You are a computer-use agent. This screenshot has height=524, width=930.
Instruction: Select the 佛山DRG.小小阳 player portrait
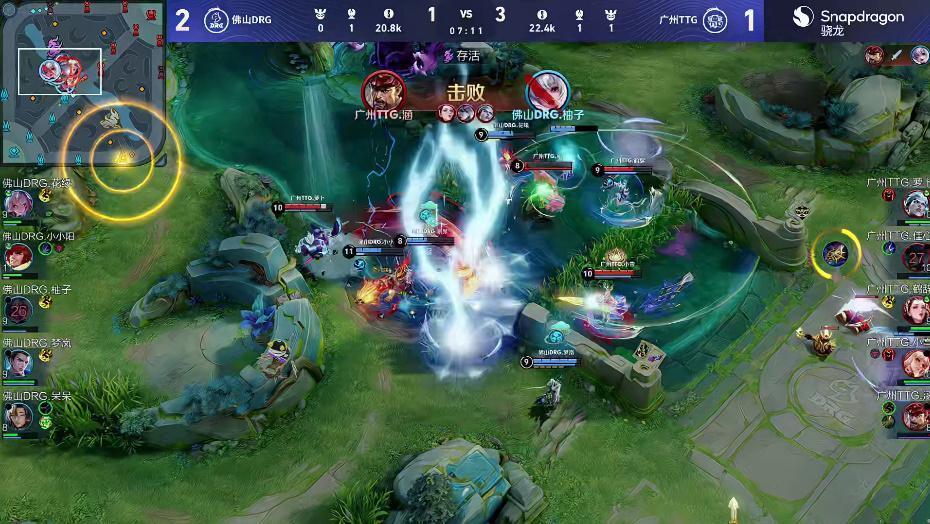tap(18, 258)
